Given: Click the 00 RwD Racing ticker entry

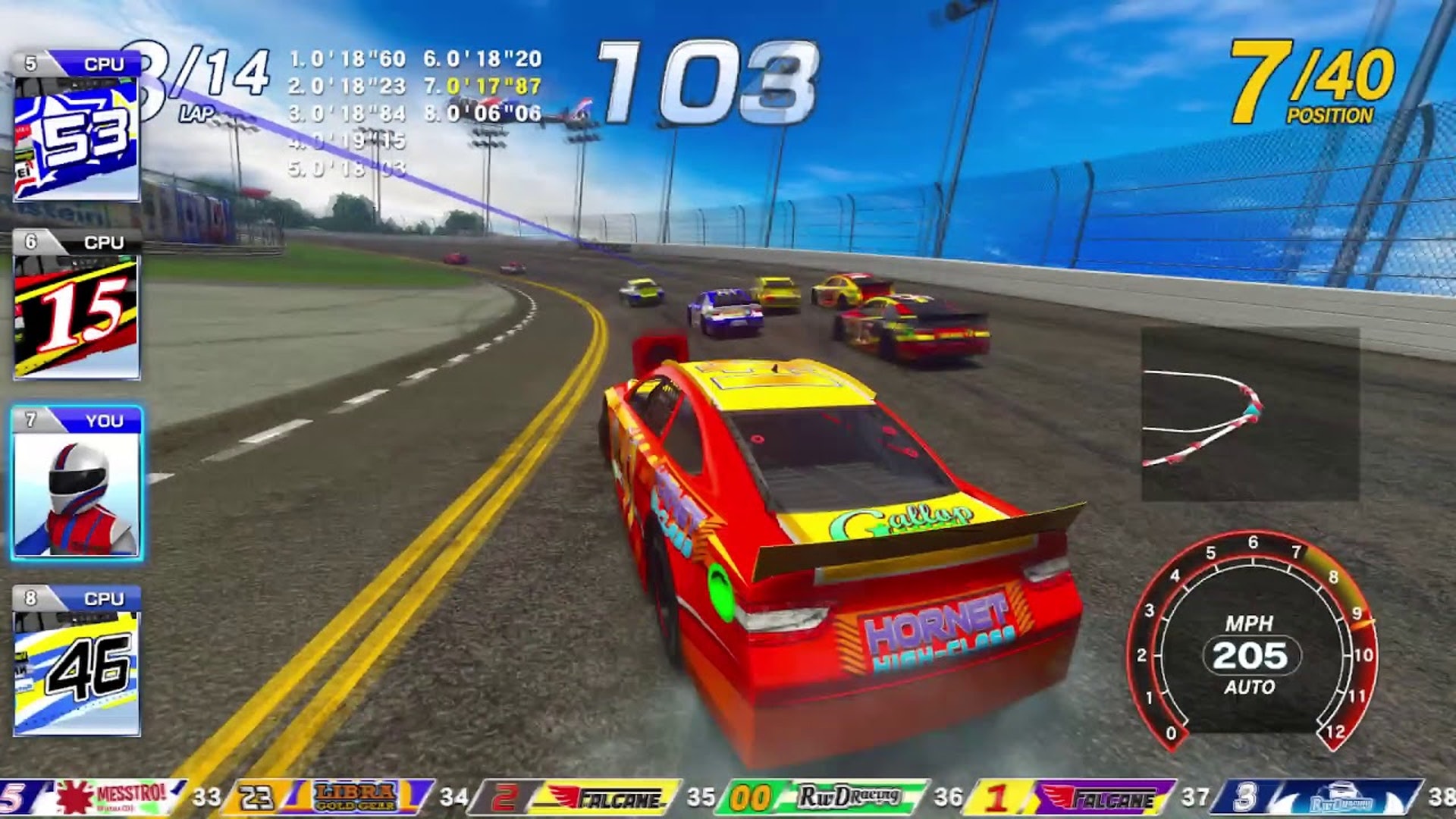Looking at the screenshot, I should [x=827, y=798].
